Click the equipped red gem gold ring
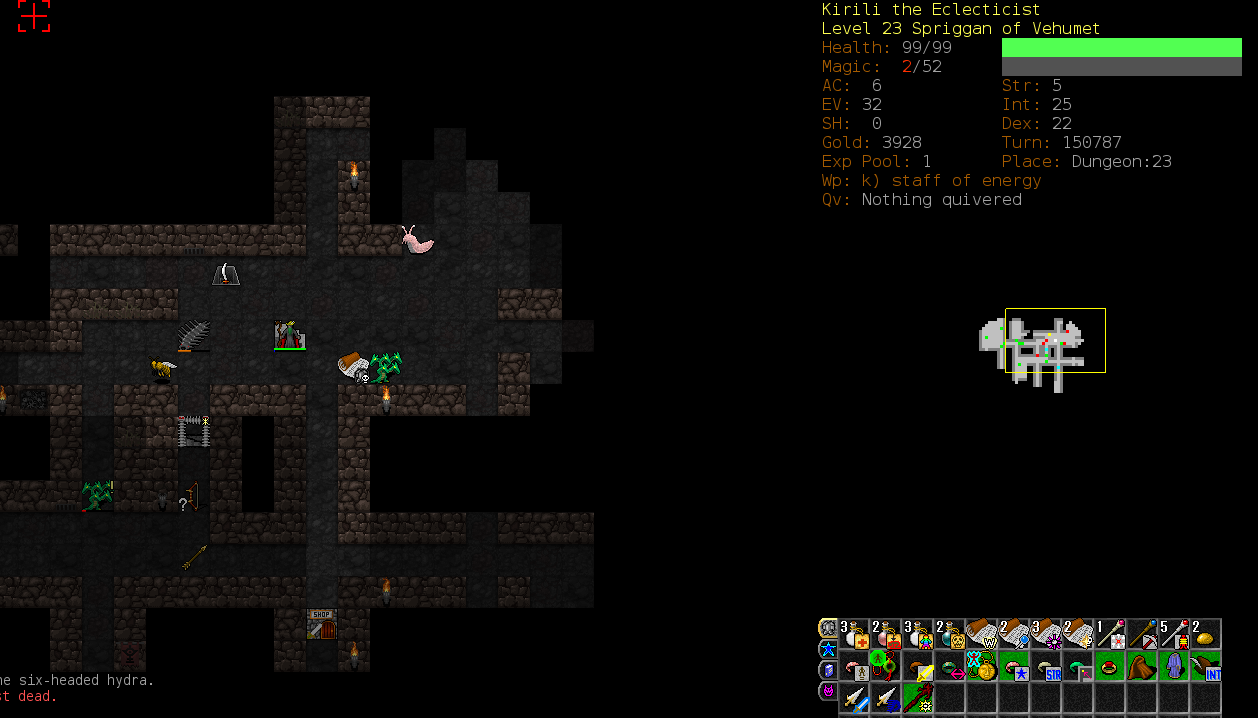This screenshot has width=1258, height=718. pyautogui.click(x=1110, y=666)
